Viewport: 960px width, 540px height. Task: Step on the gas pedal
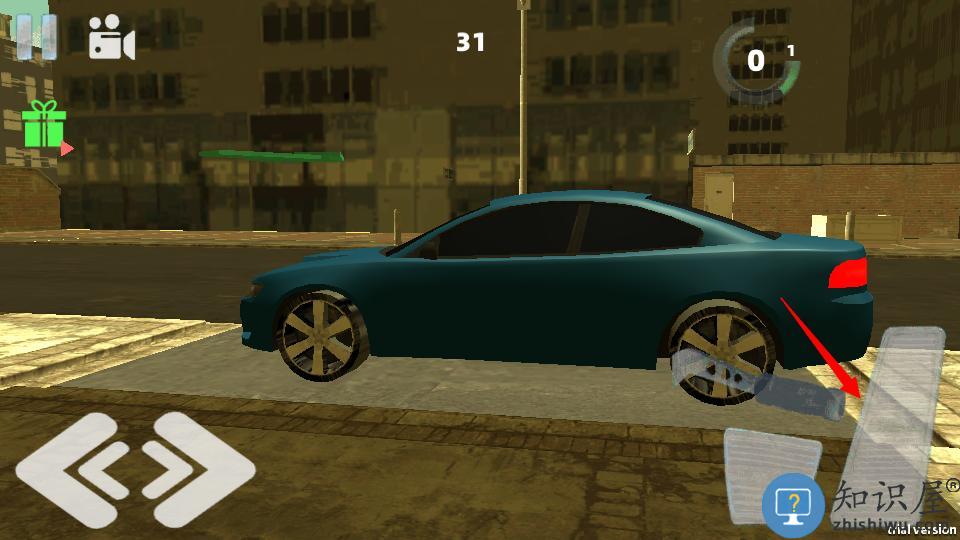click(x=898, y=410)
